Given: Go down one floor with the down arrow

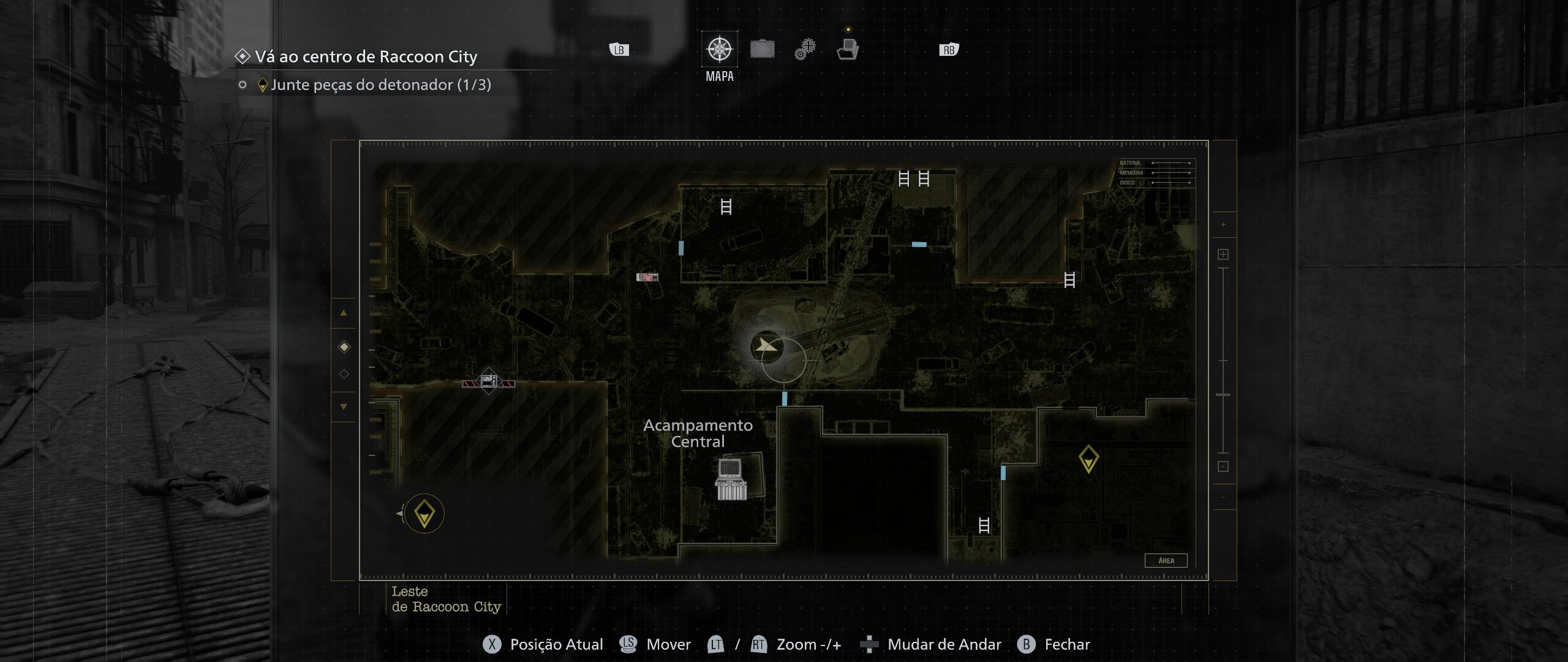Looking at the screenshot, I should pyautogui.click(x=344, y=406).
